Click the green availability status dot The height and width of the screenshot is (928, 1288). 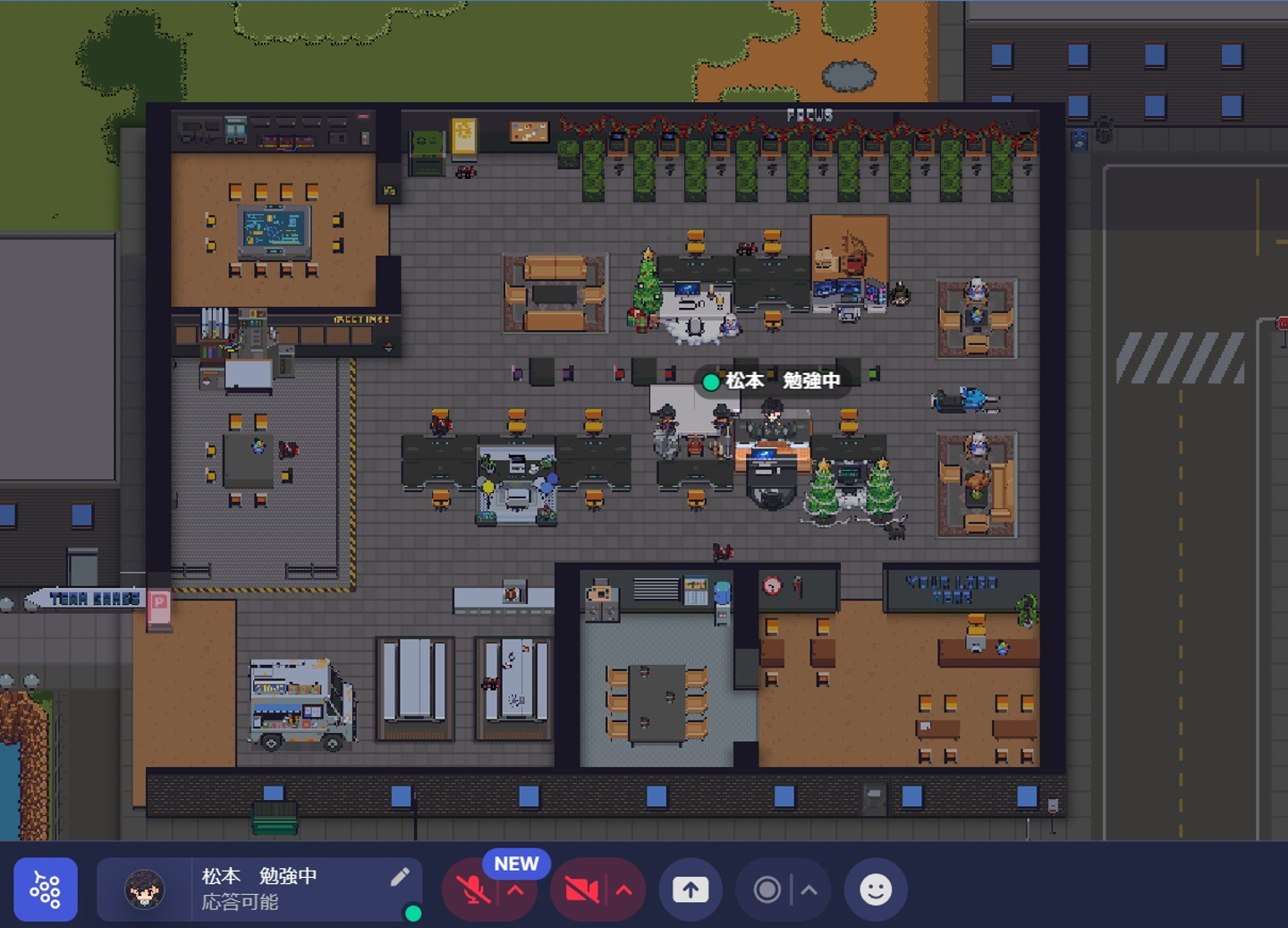pos(413,914)
